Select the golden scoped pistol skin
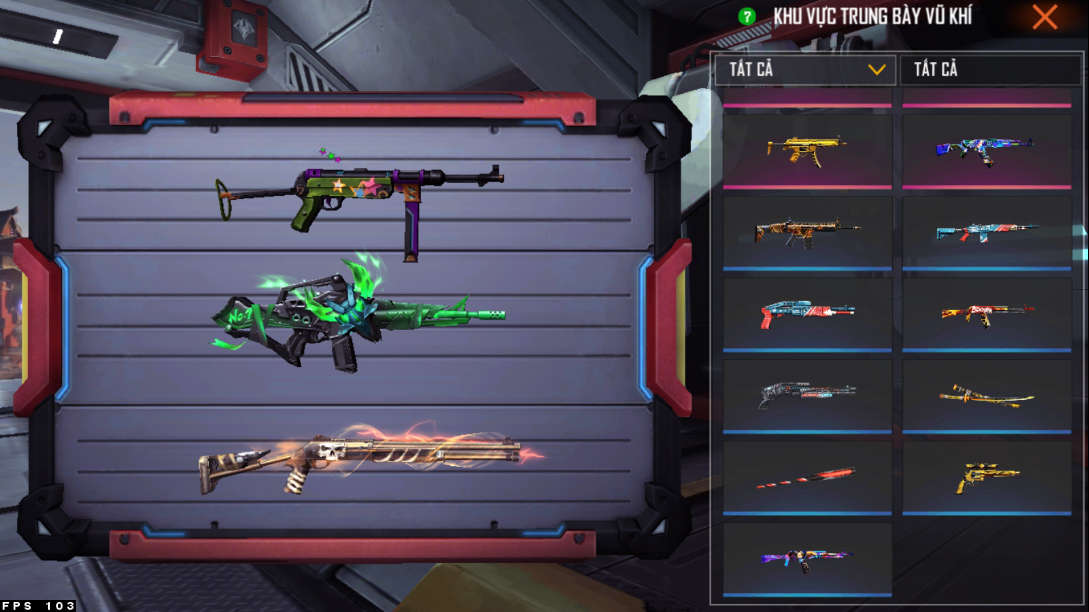Screen dimensions: 1089x612 click(986, 477)
